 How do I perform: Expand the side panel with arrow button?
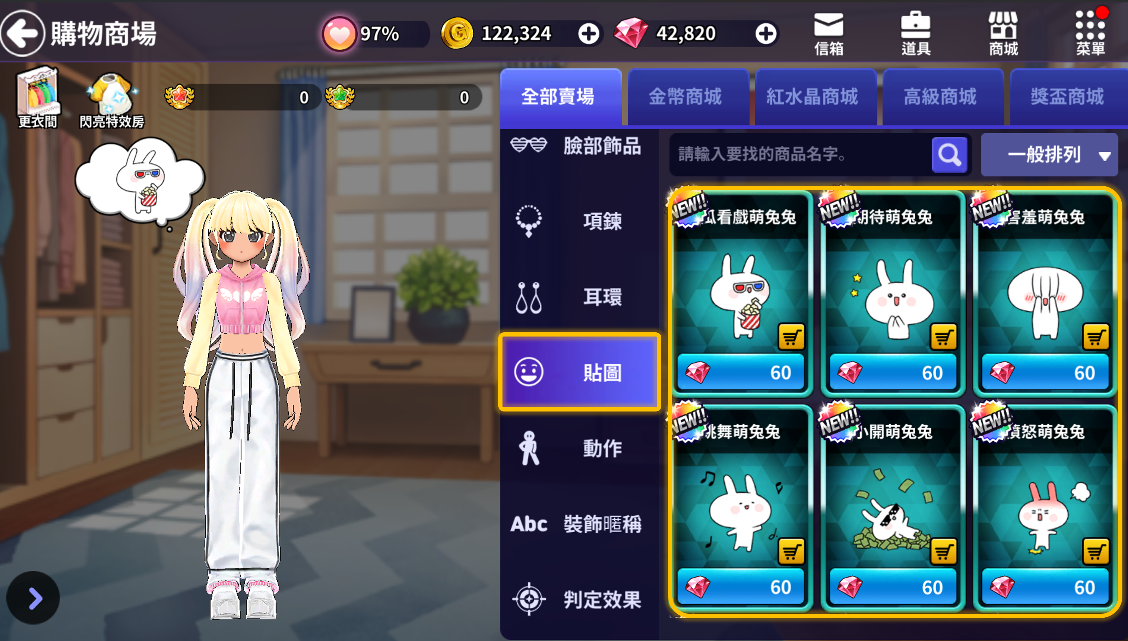click(34, 598)
